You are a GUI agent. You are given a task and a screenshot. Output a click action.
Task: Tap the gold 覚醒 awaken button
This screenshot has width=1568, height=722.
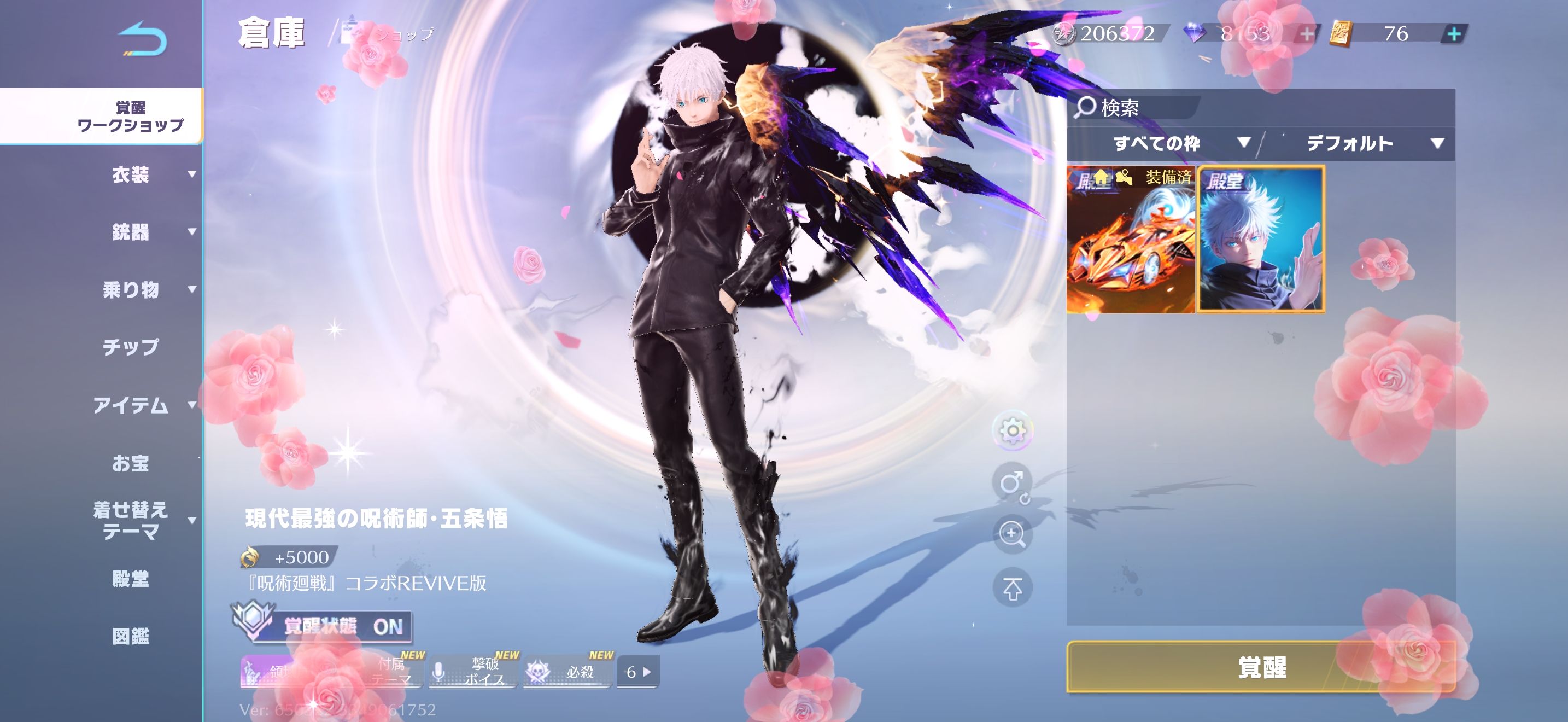pyautogui.click(x=1261, y=667)
